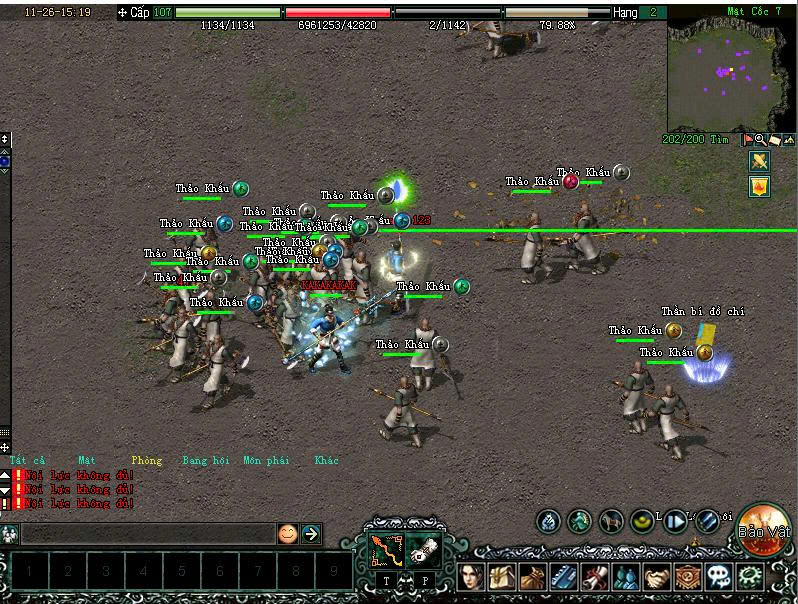Screen dimensions: 798x604
Task: Switch chat to the Tất cả tab
Action: coord(20,460)
